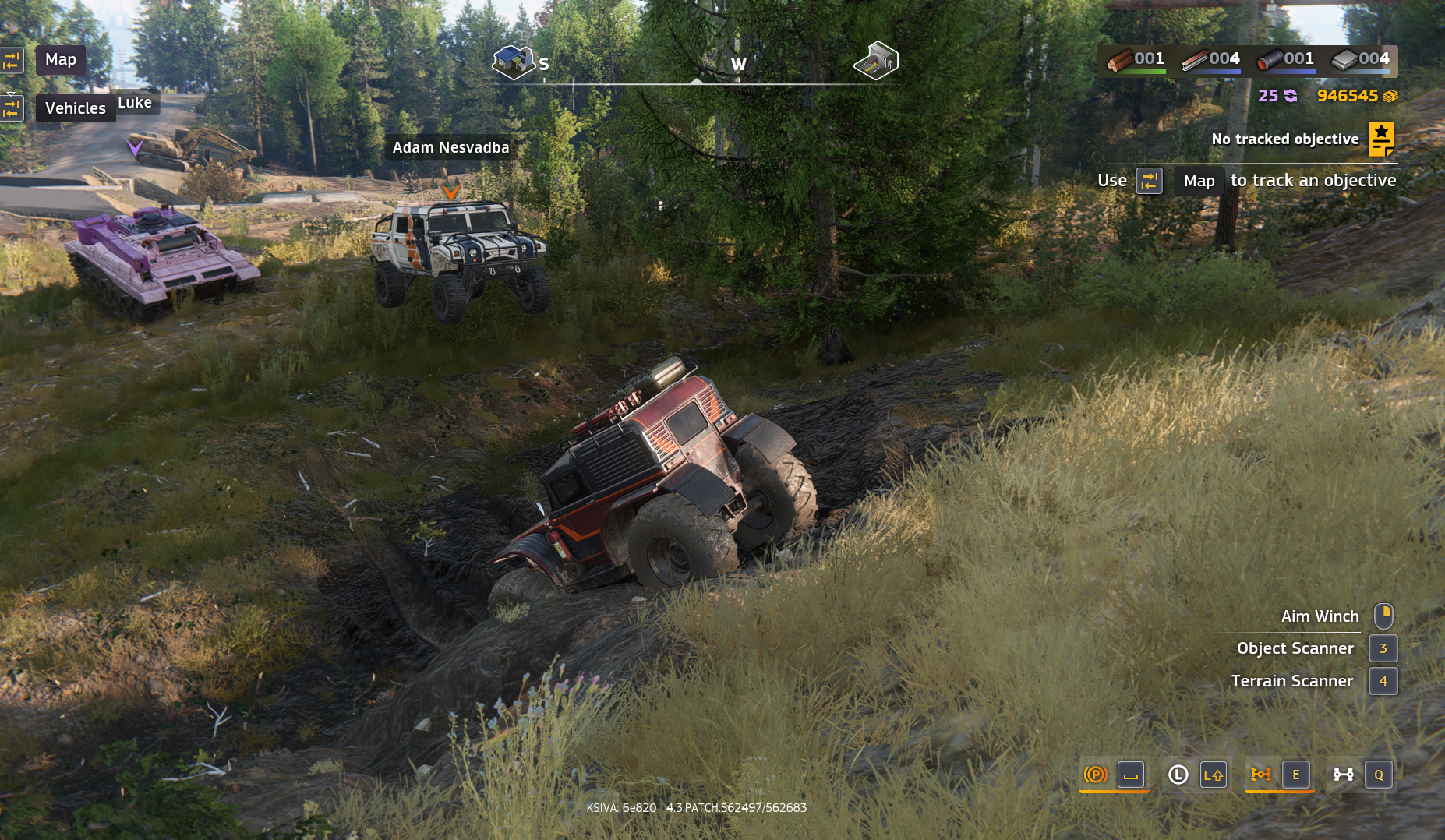Screen dimensions: 1445x840
Task: Open the Vehicles menu
Action: click(75, 108)
